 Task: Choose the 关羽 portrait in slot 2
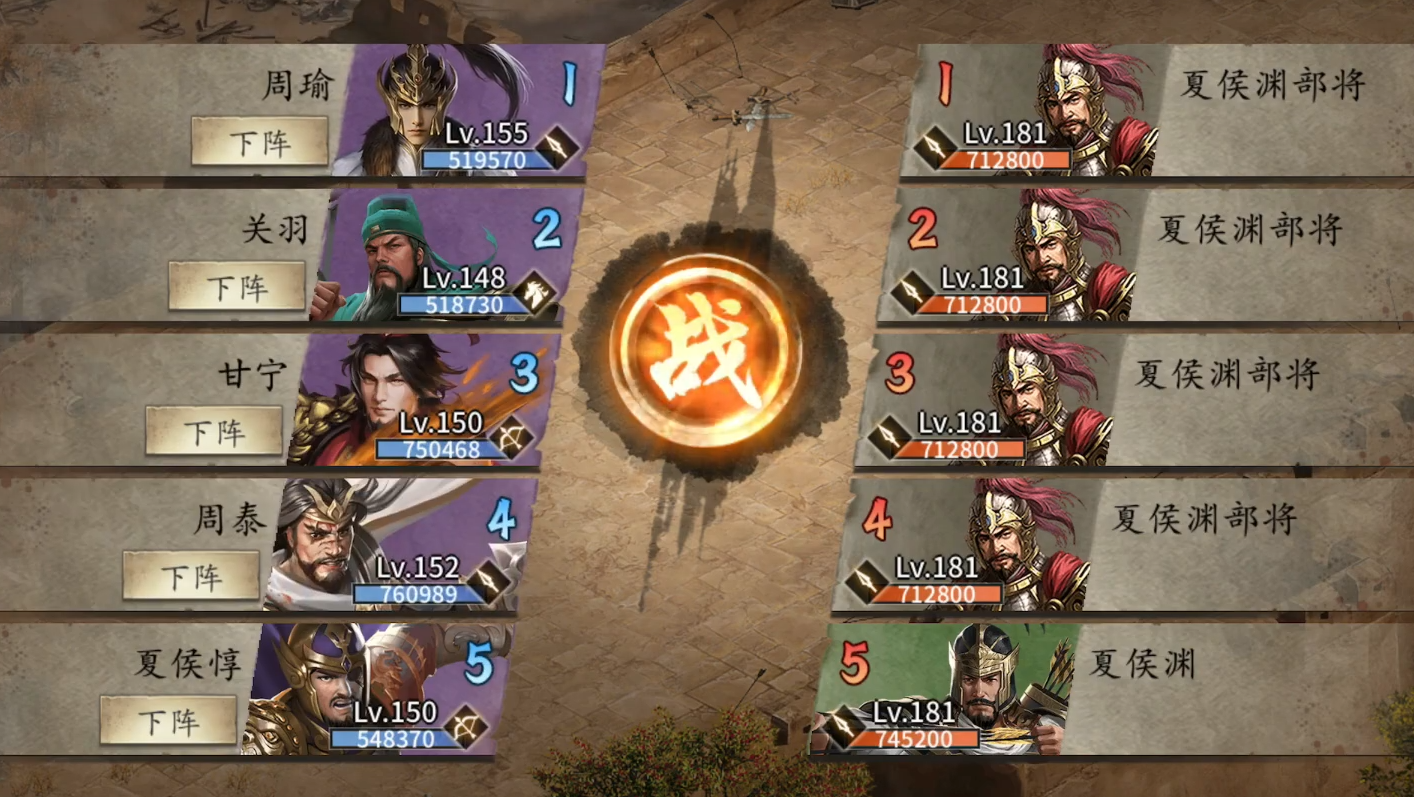(440, 255)
